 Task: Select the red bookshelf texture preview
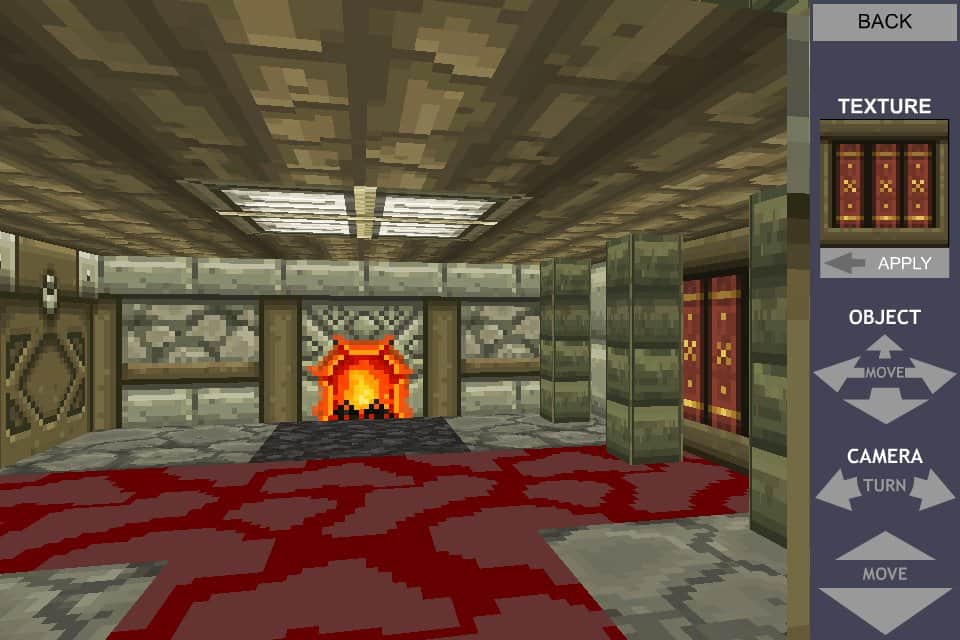pyautogui.click(x=884, y=184)
